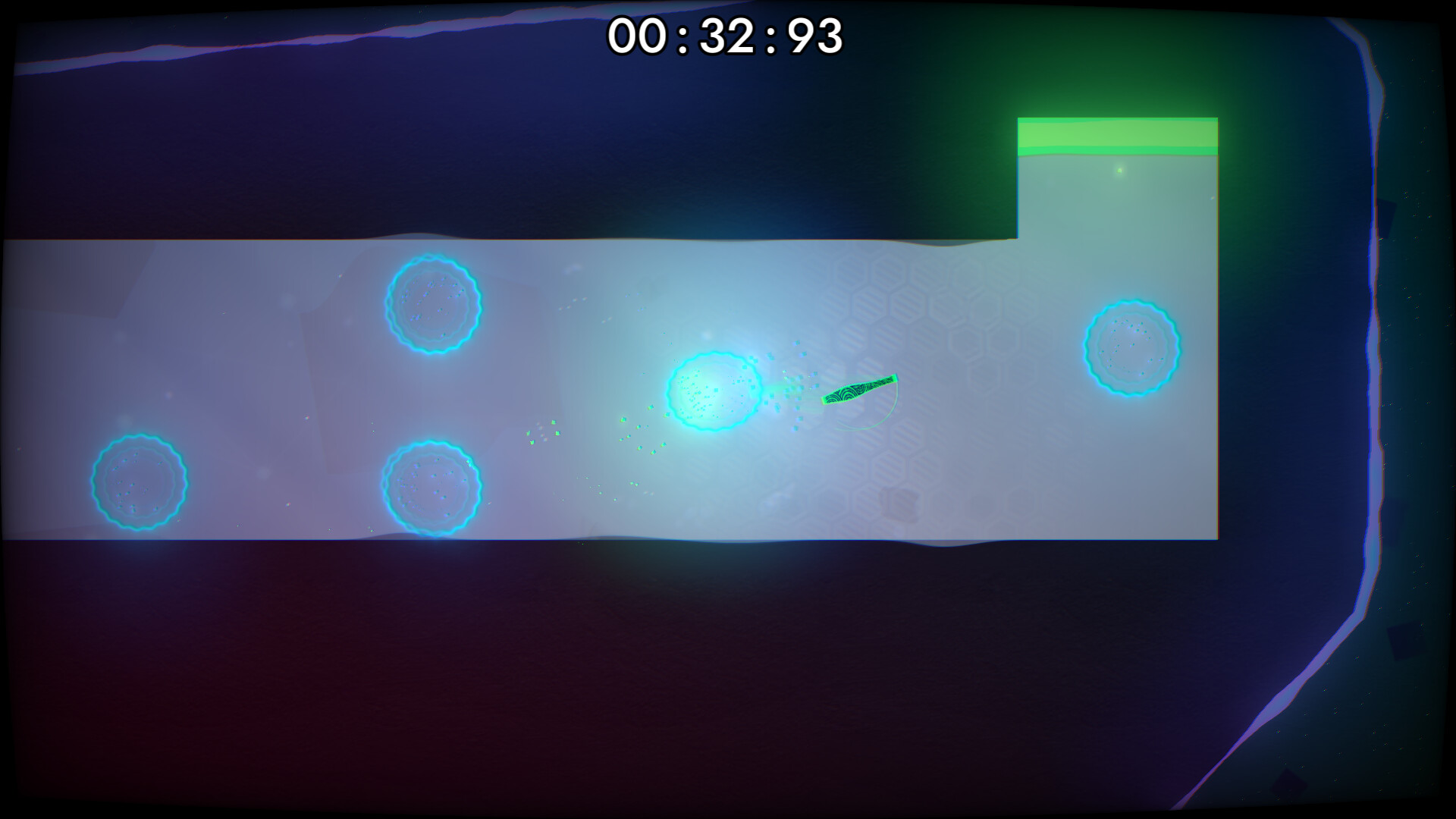Click the green player ship
The width and height of the screenshot is (1456, 819).
(x=861, y=391)
